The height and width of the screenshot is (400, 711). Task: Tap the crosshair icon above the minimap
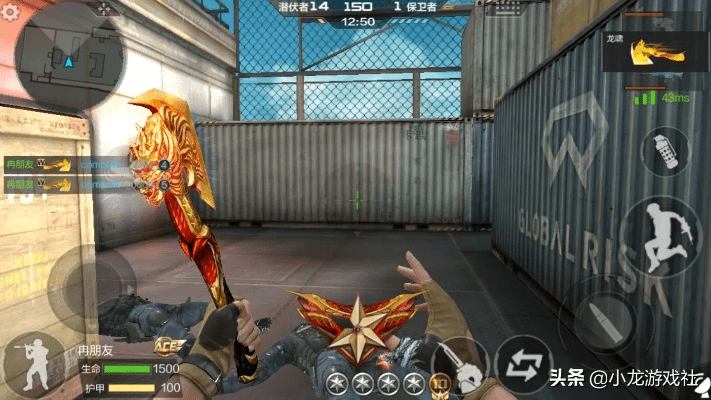103,7
